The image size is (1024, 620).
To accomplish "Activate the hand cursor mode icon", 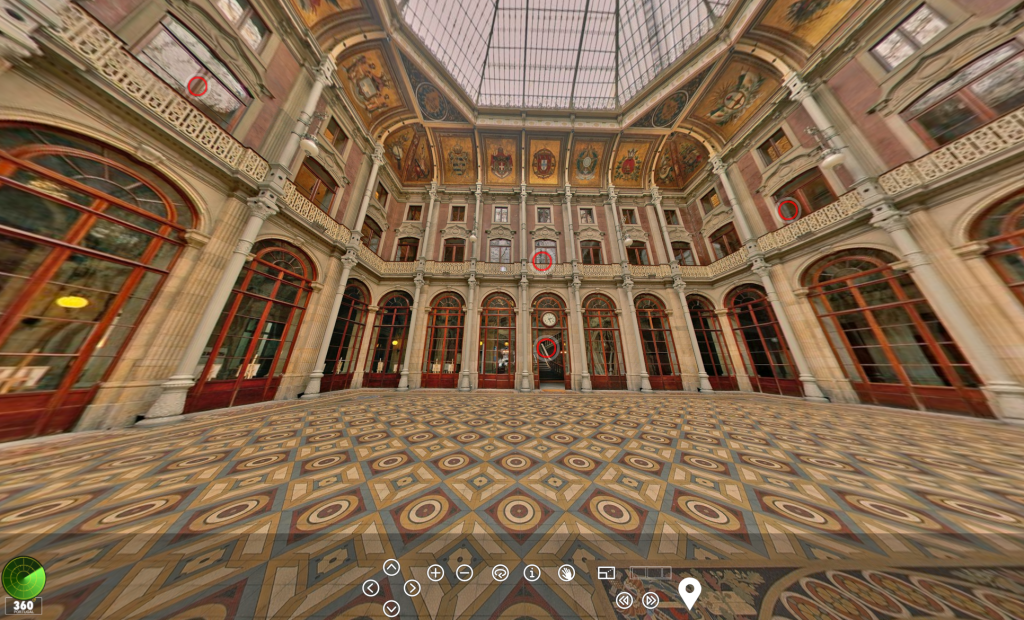I will click(x=566, y=573).
